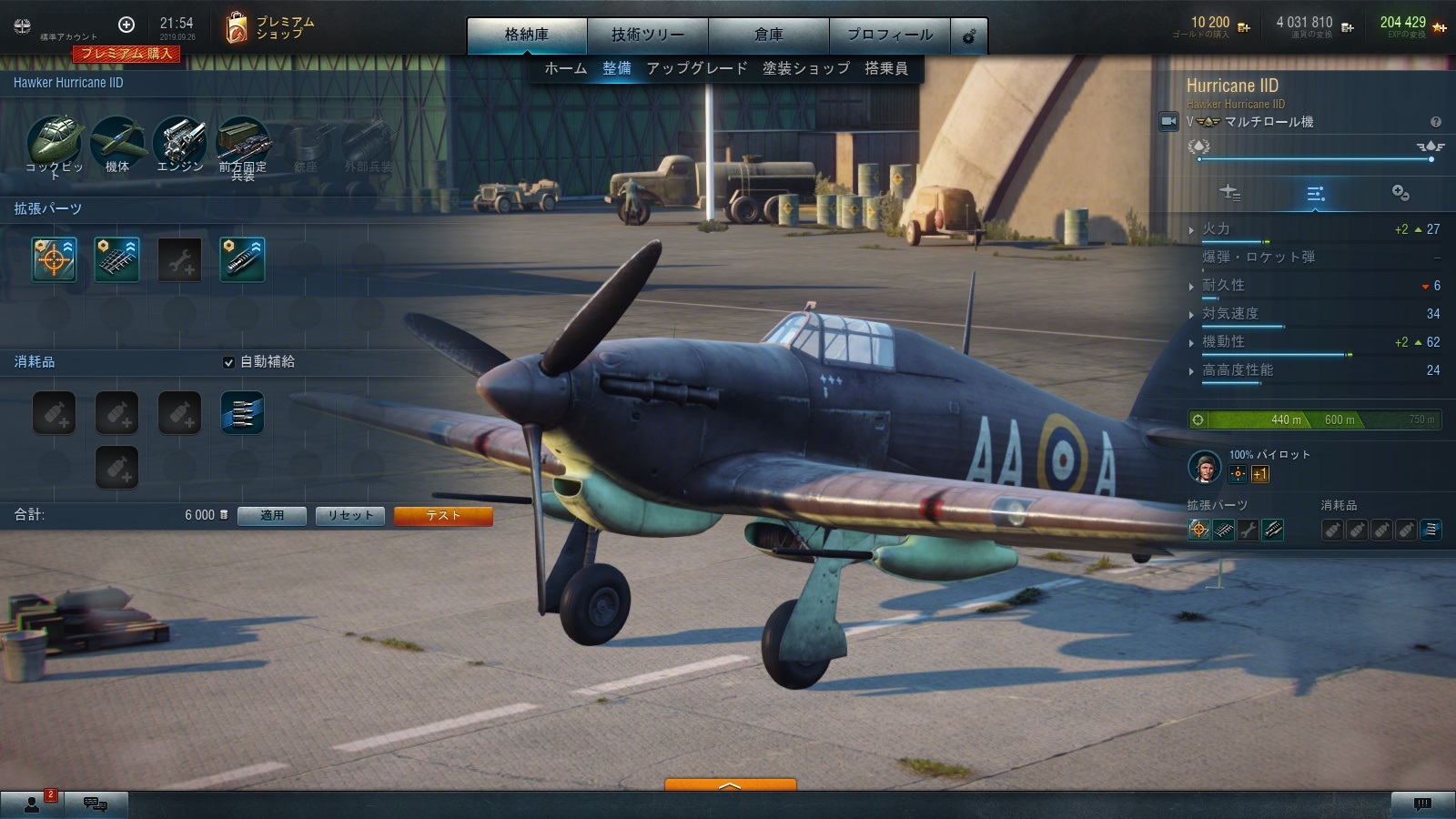
Task: Open the 倉庫 warehouse tab
Action: pyautogui.click(x=768, y=35)
